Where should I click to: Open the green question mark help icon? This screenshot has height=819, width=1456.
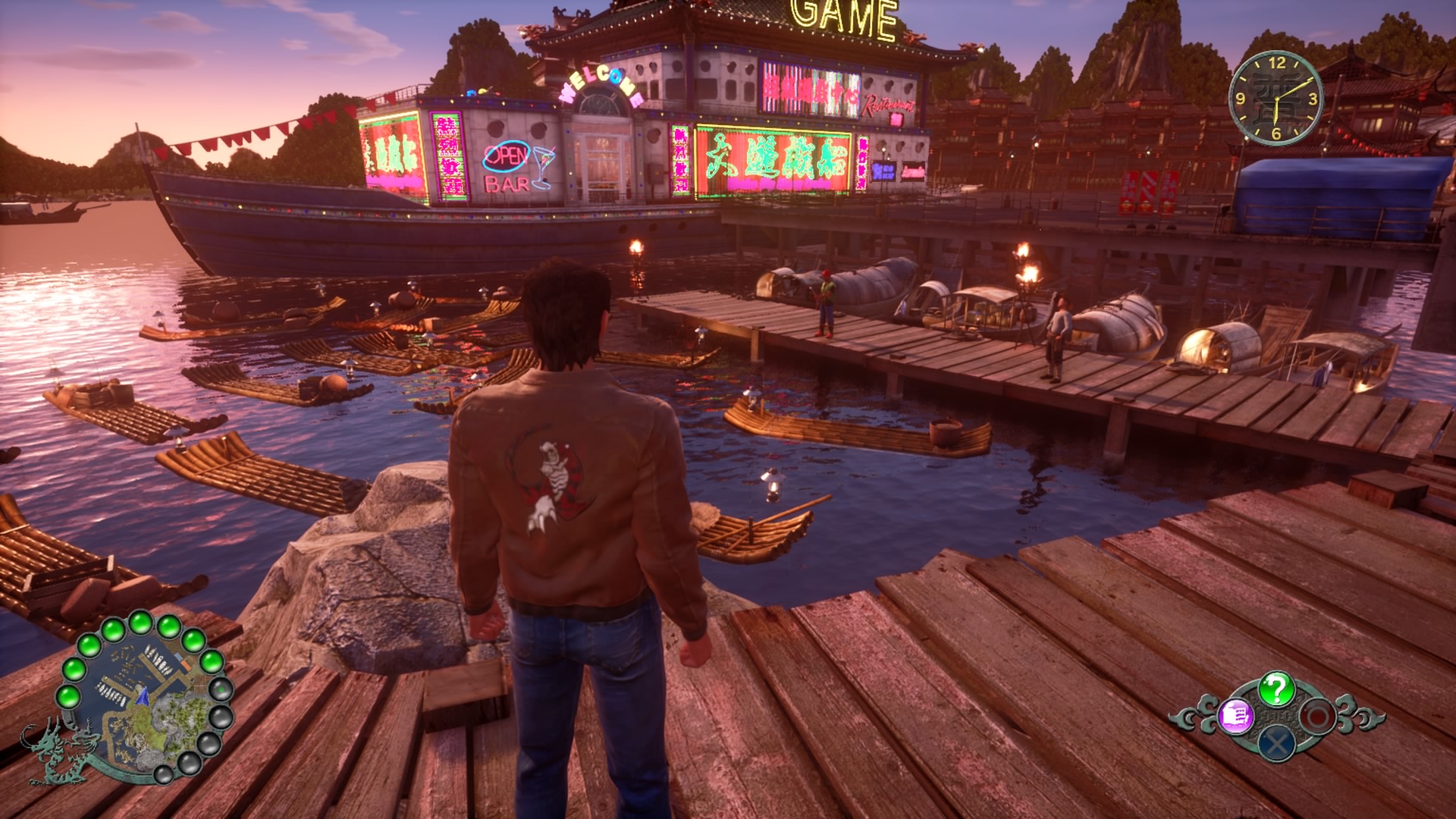1276,689
